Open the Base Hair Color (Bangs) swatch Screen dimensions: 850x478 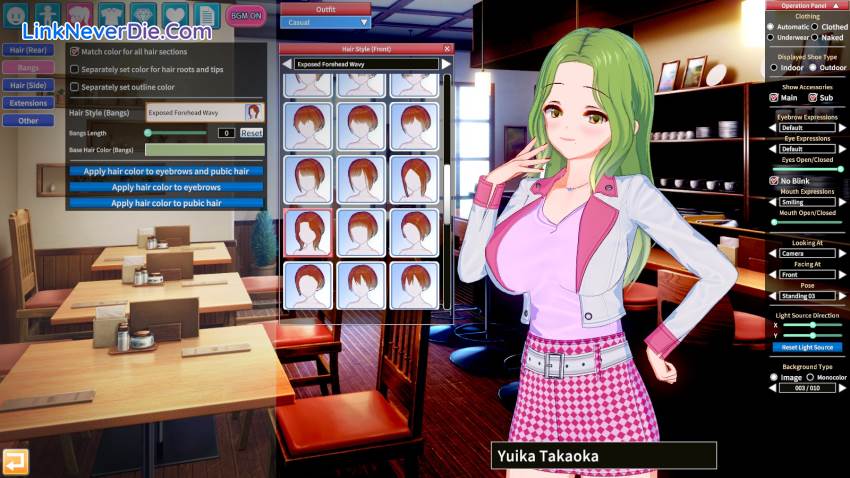(204, 150)
